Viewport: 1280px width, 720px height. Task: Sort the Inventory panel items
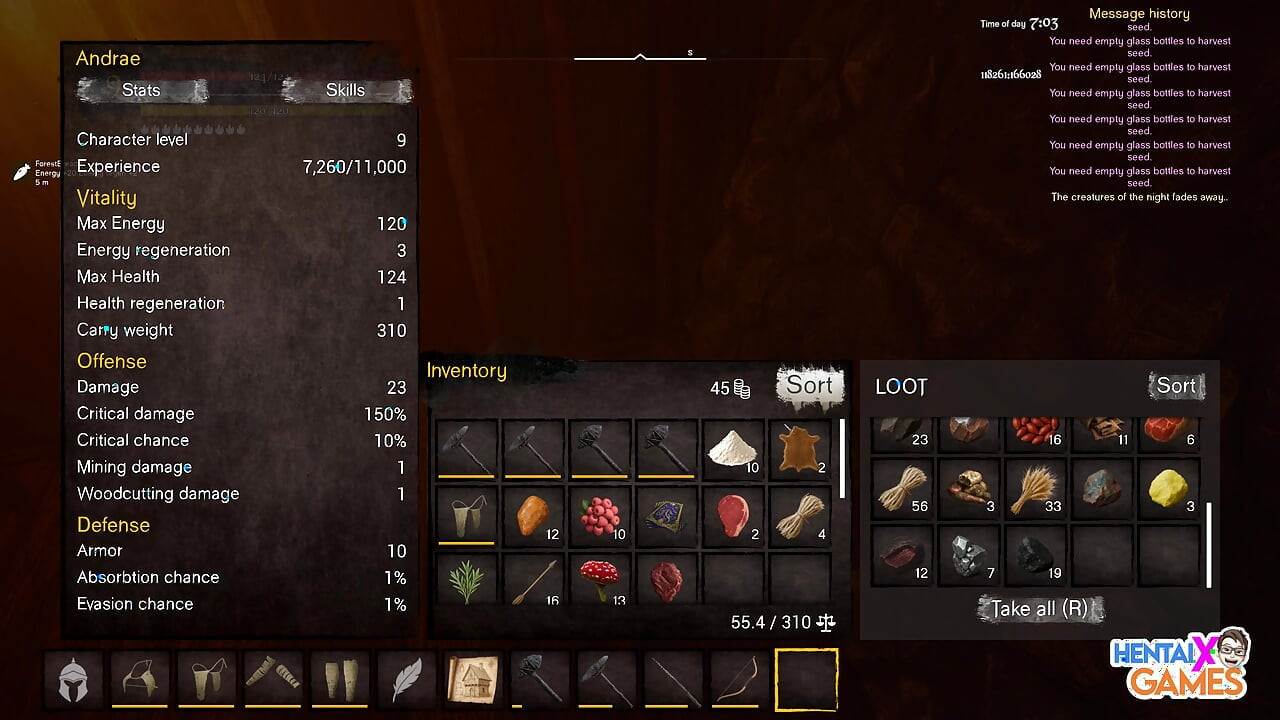[809, 385]
